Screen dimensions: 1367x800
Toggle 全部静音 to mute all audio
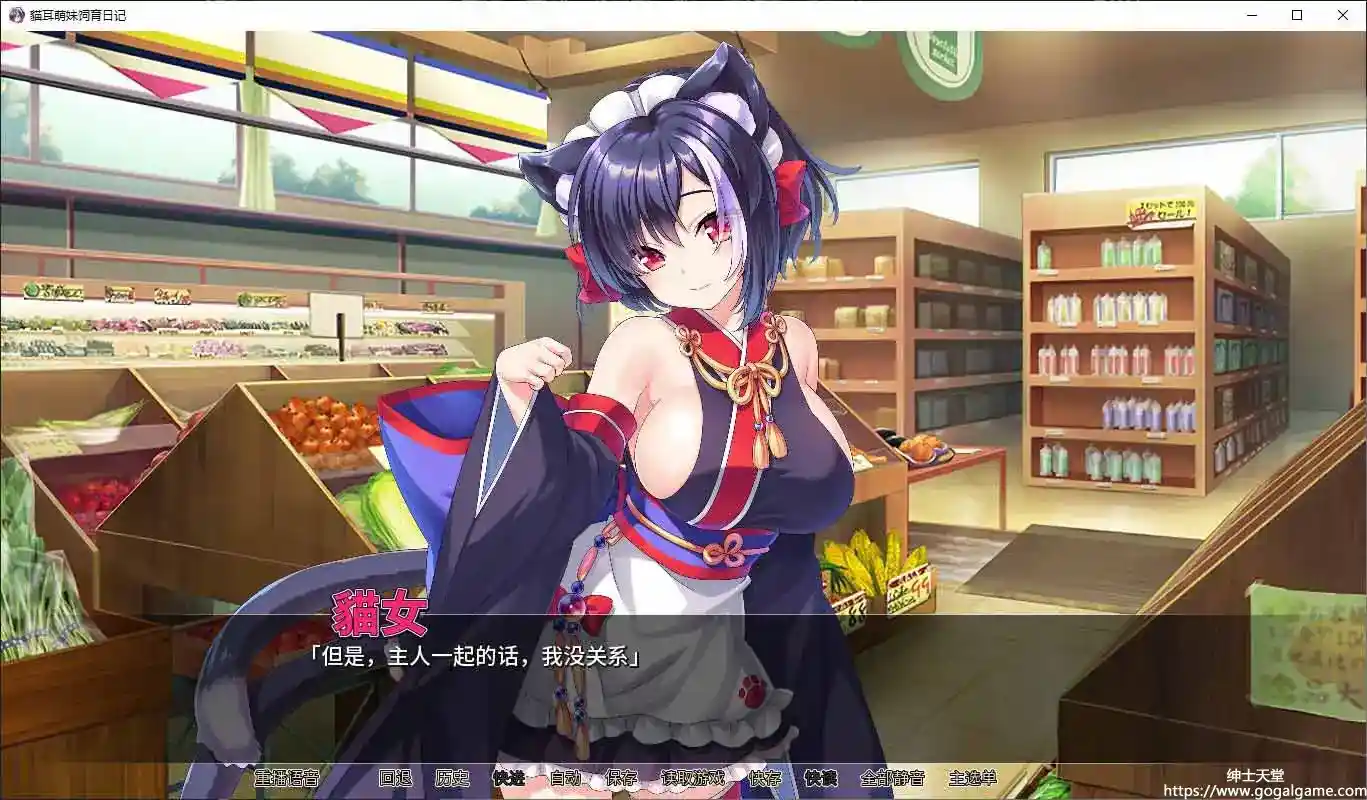pos(894,778)
